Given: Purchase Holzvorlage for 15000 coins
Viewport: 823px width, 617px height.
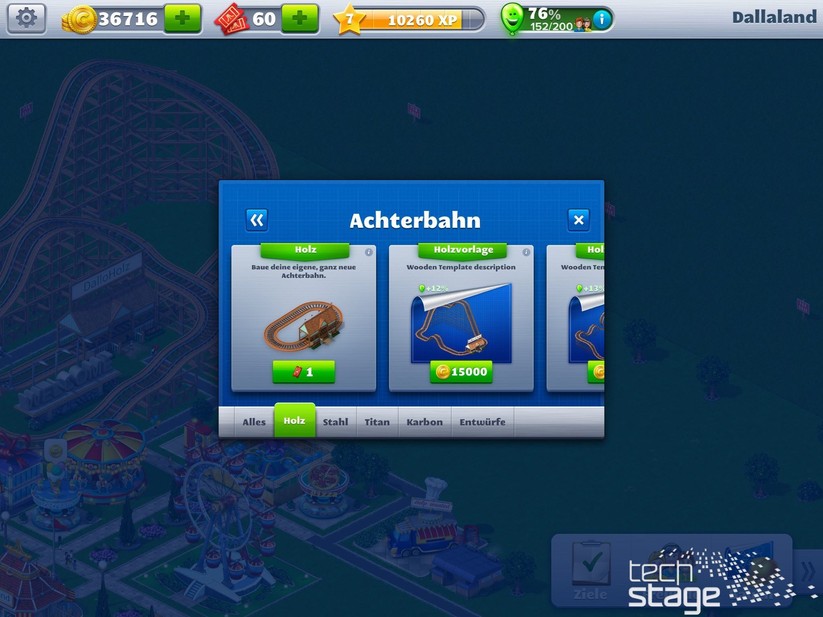Looking at the screenshot, I should point(462,372).
